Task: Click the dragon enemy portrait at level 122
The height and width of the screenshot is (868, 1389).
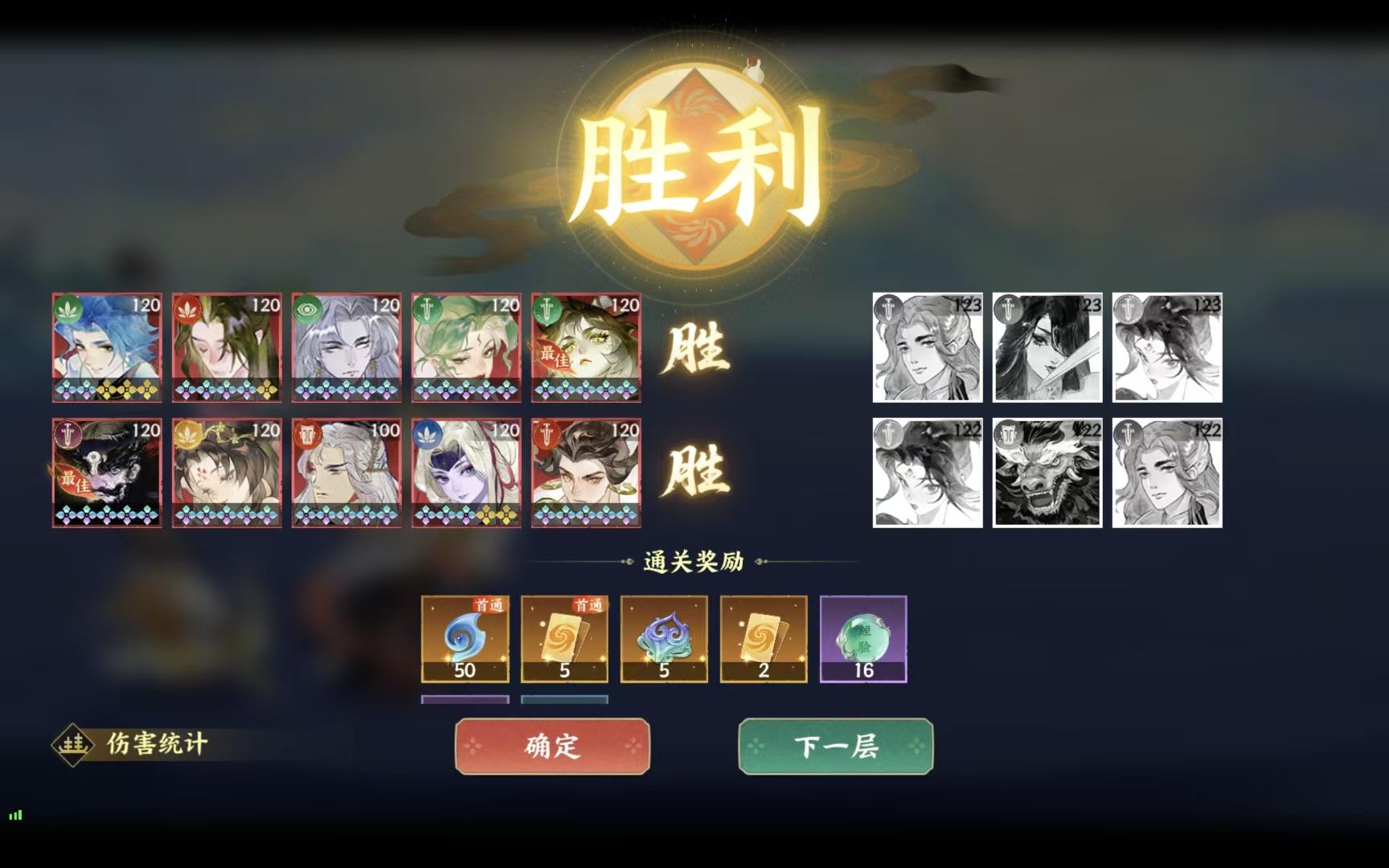Action: 1046,469
